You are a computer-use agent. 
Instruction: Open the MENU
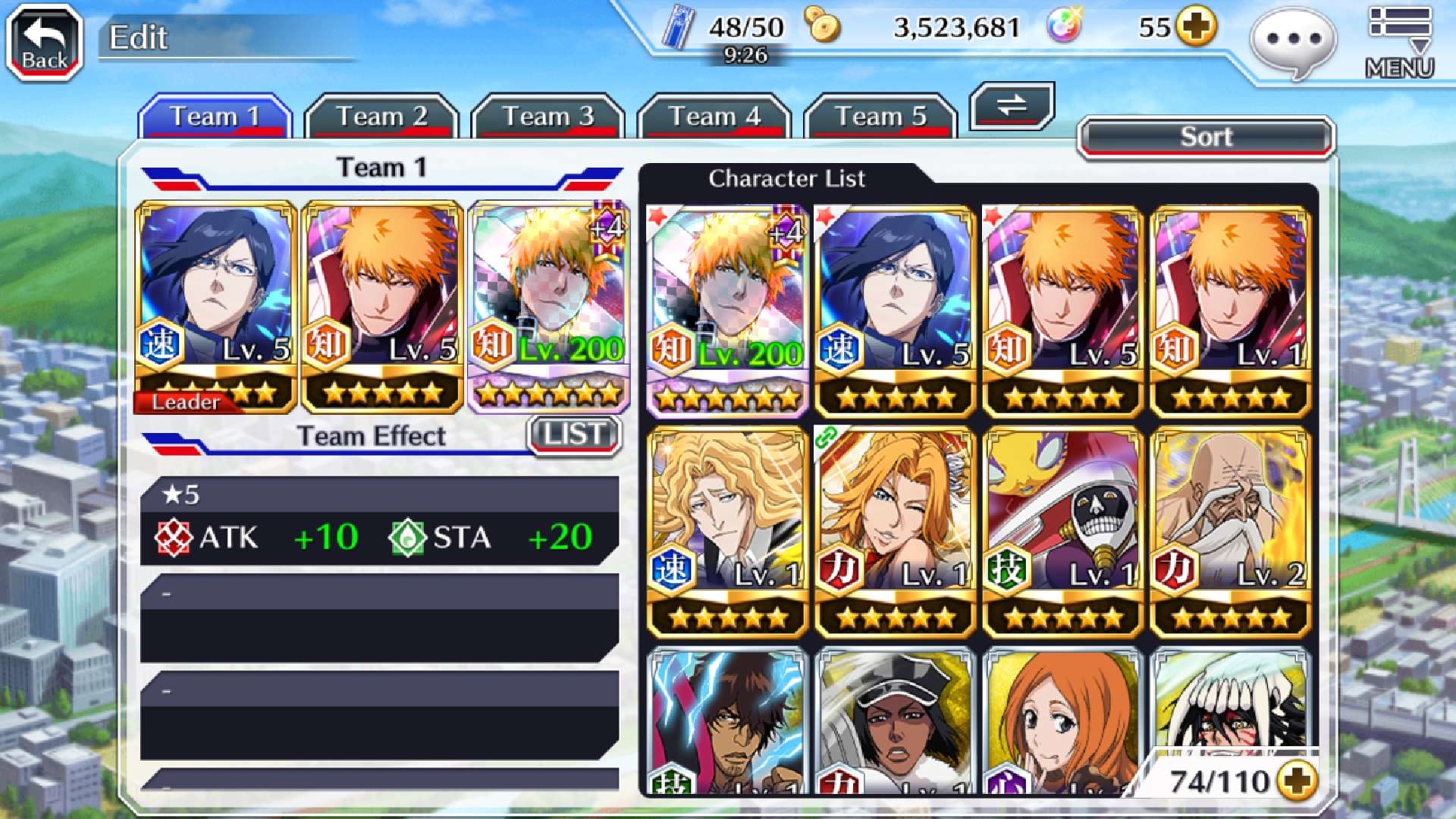[x=1400, y=43]
